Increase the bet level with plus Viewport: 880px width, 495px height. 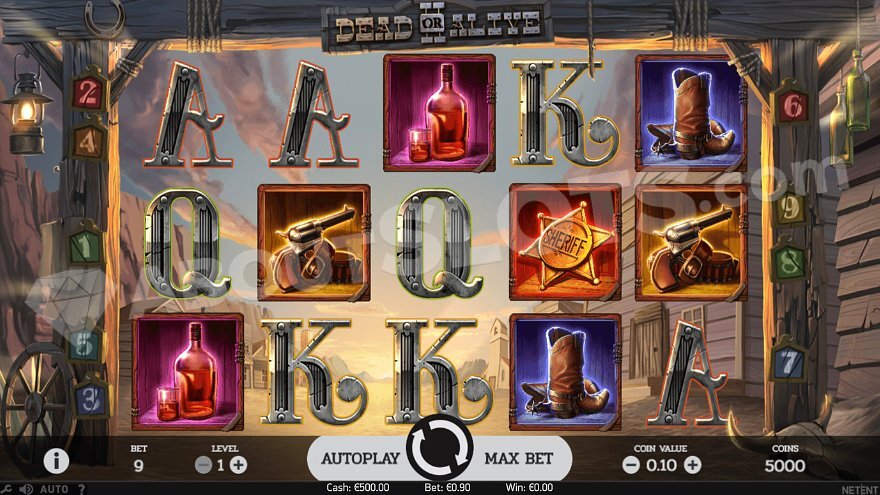coord(238,464)
